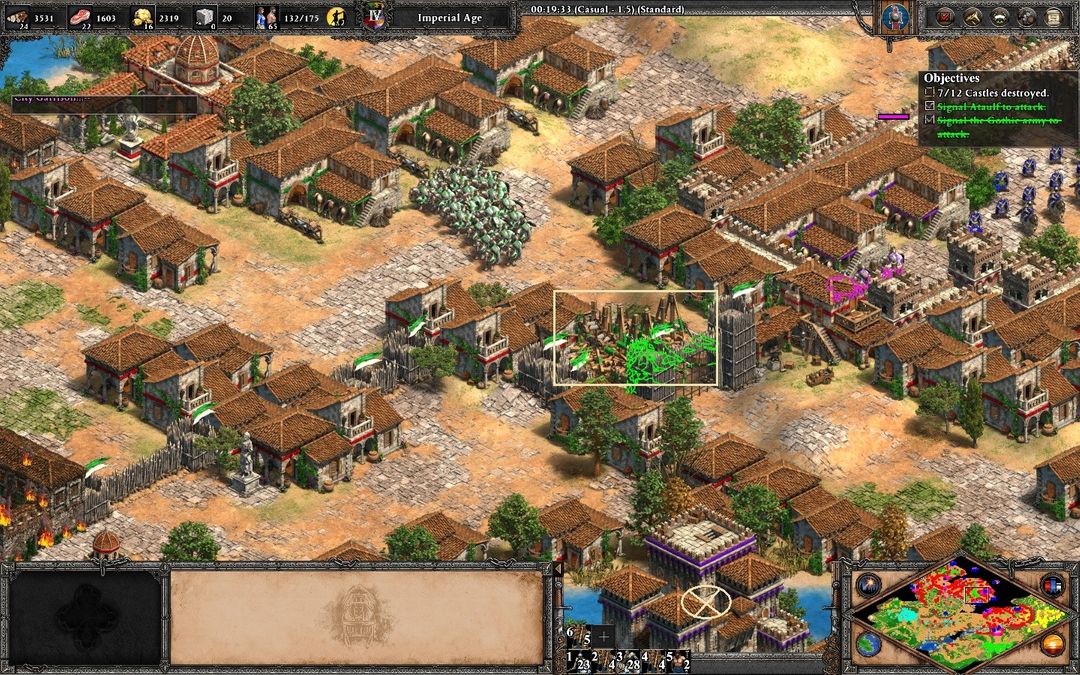This screenshot has height=675, width=1080.
Task: Click the idle villager icon in resource bar
Action: pos(341,17)
